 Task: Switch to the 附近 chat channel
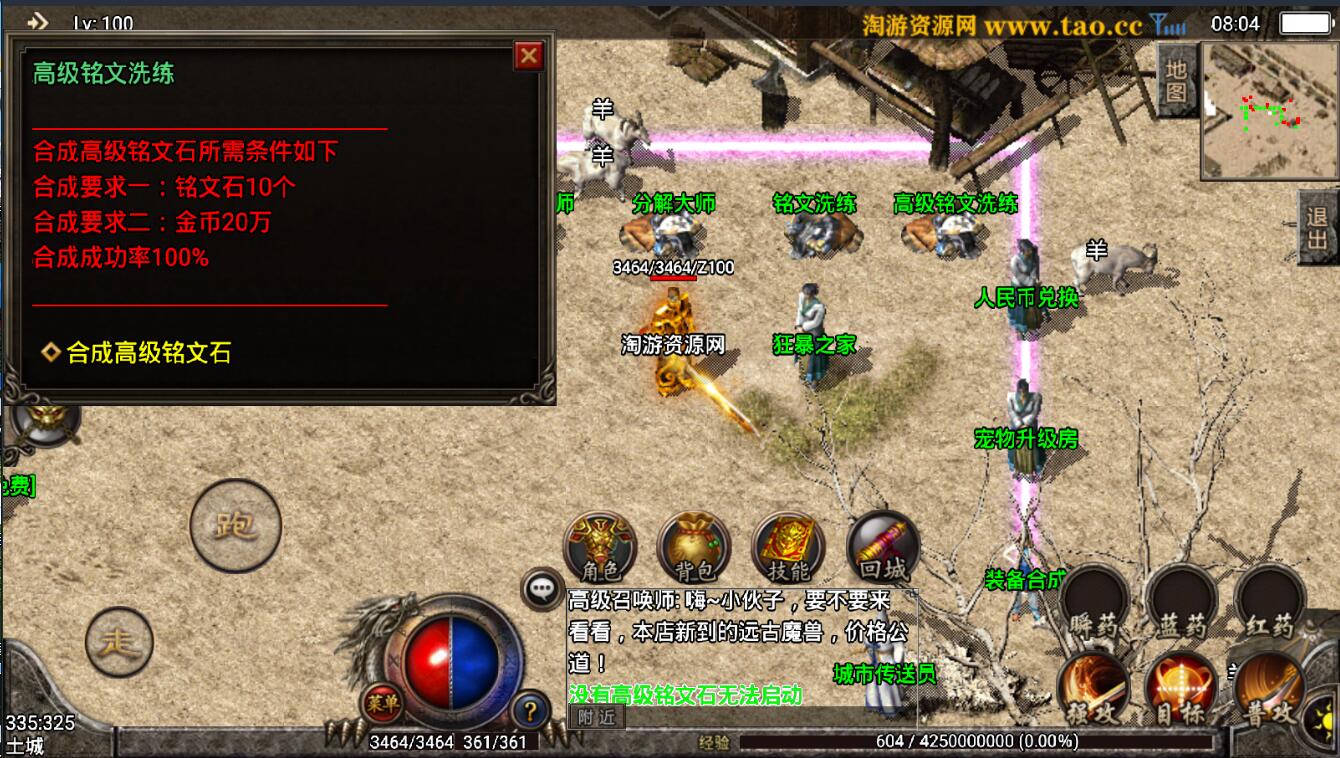(597, 717)
